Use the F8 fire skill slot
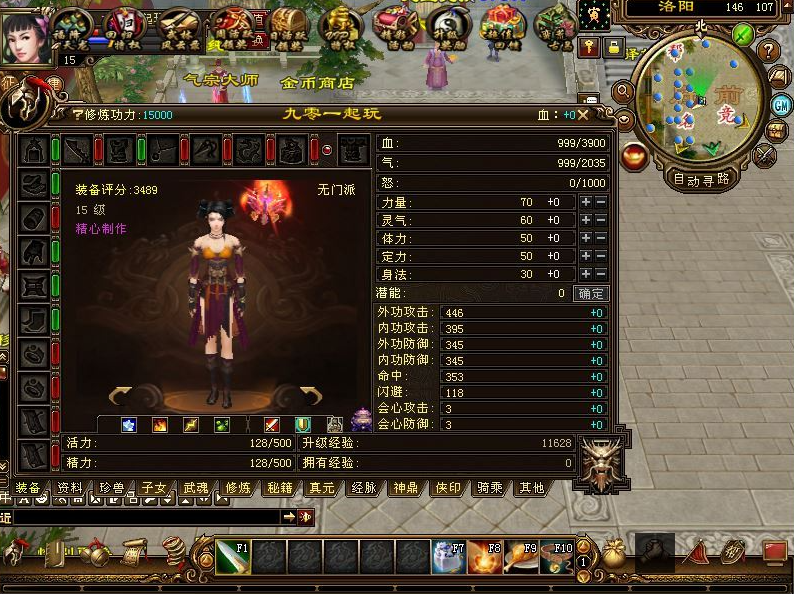Viewport: 794px width, 594px height. 485,556
